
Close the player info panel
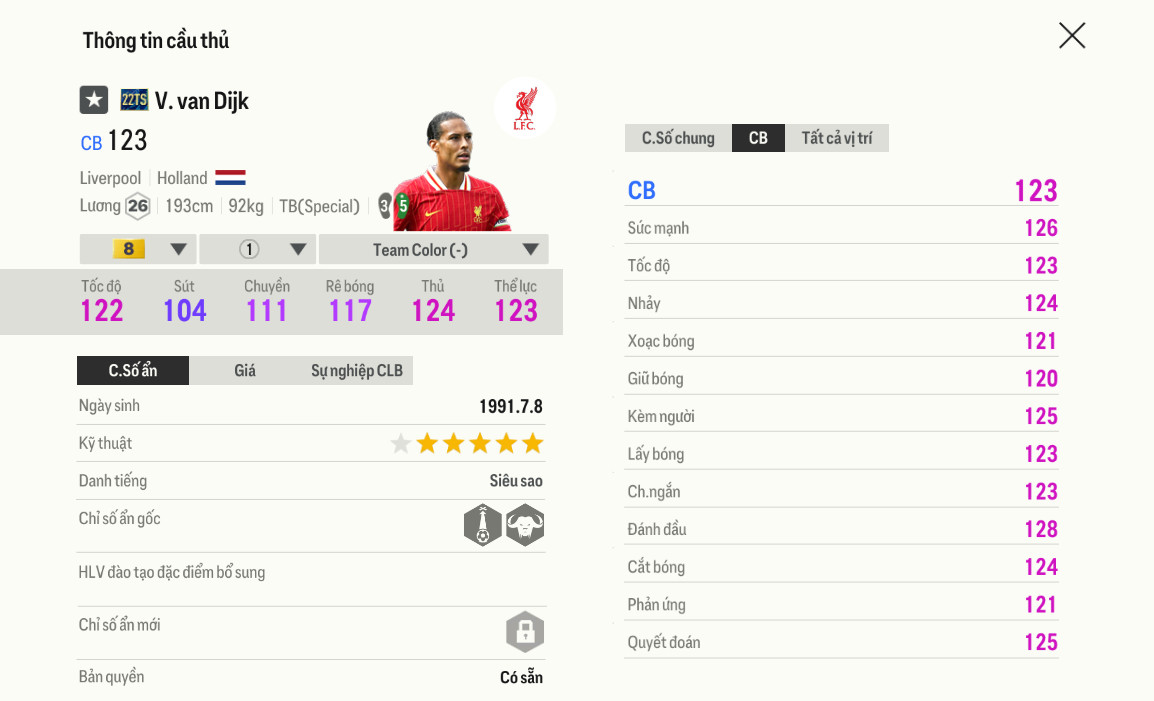click(x=1072, y=36)
